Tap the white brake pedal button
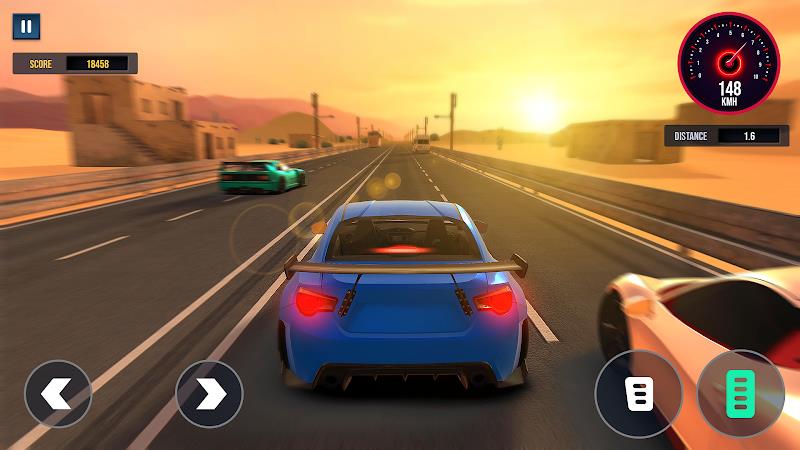800x450 pixels. point(639,394)
